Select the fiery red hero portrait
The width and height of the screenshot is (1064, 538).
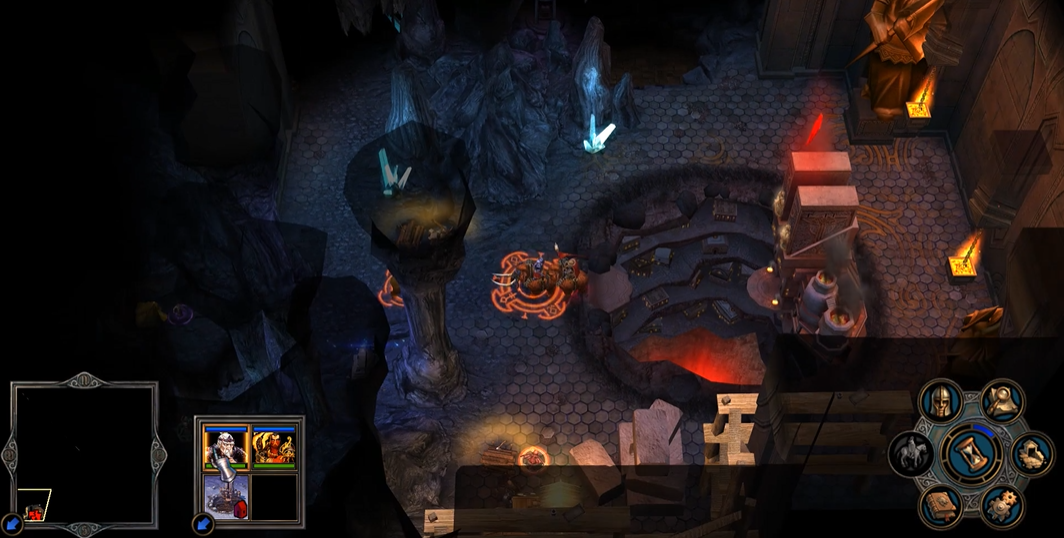pos(275,447)
